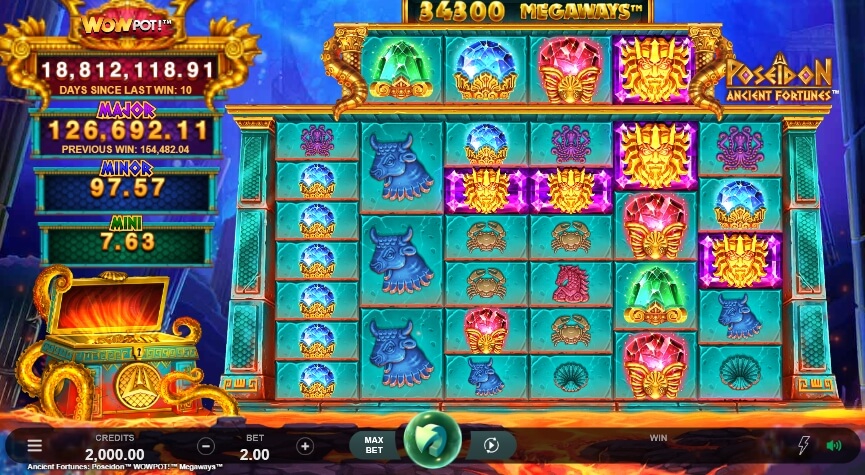Increase the bet with the plus button
This screenshot has width=865, height=475.
[x=305, y=446]
